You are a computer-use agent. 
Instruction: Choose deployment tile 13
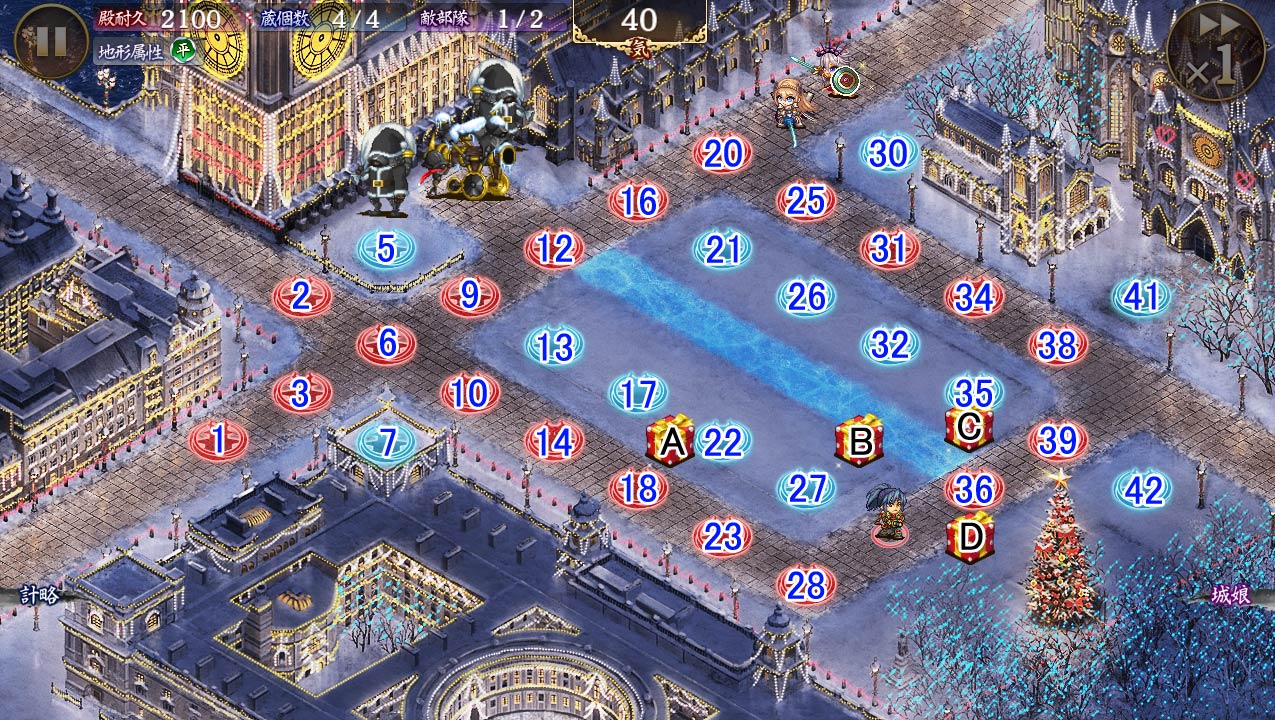tap(554, 346)
